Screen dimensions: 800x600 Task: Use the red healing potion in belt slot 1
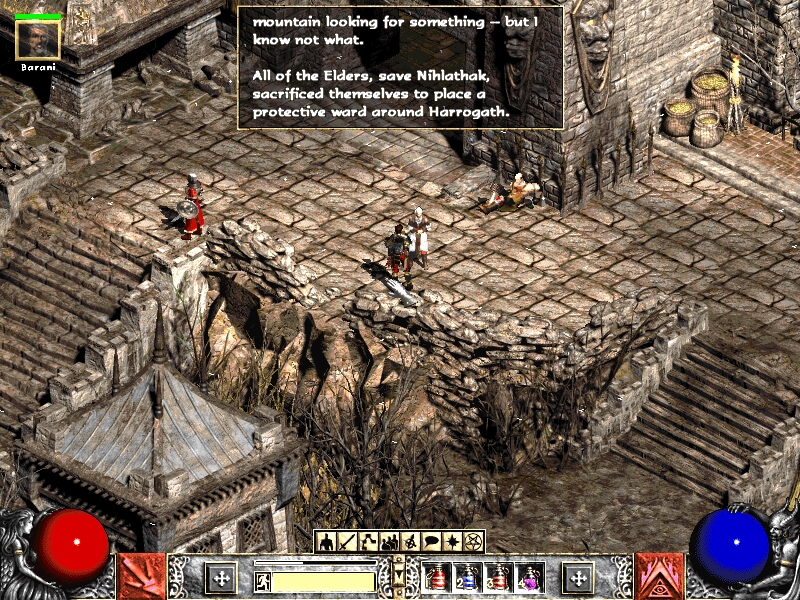point(437,577)
